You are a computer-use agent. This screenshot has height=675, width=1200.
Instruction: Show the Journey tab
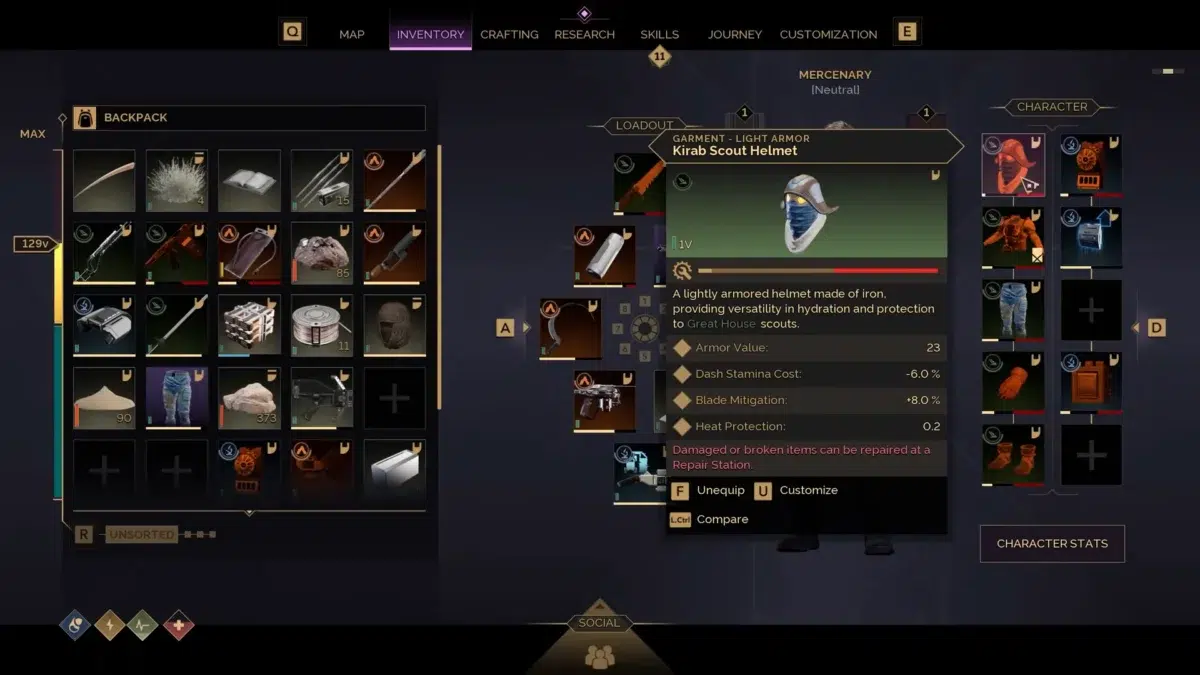(735, 34)
